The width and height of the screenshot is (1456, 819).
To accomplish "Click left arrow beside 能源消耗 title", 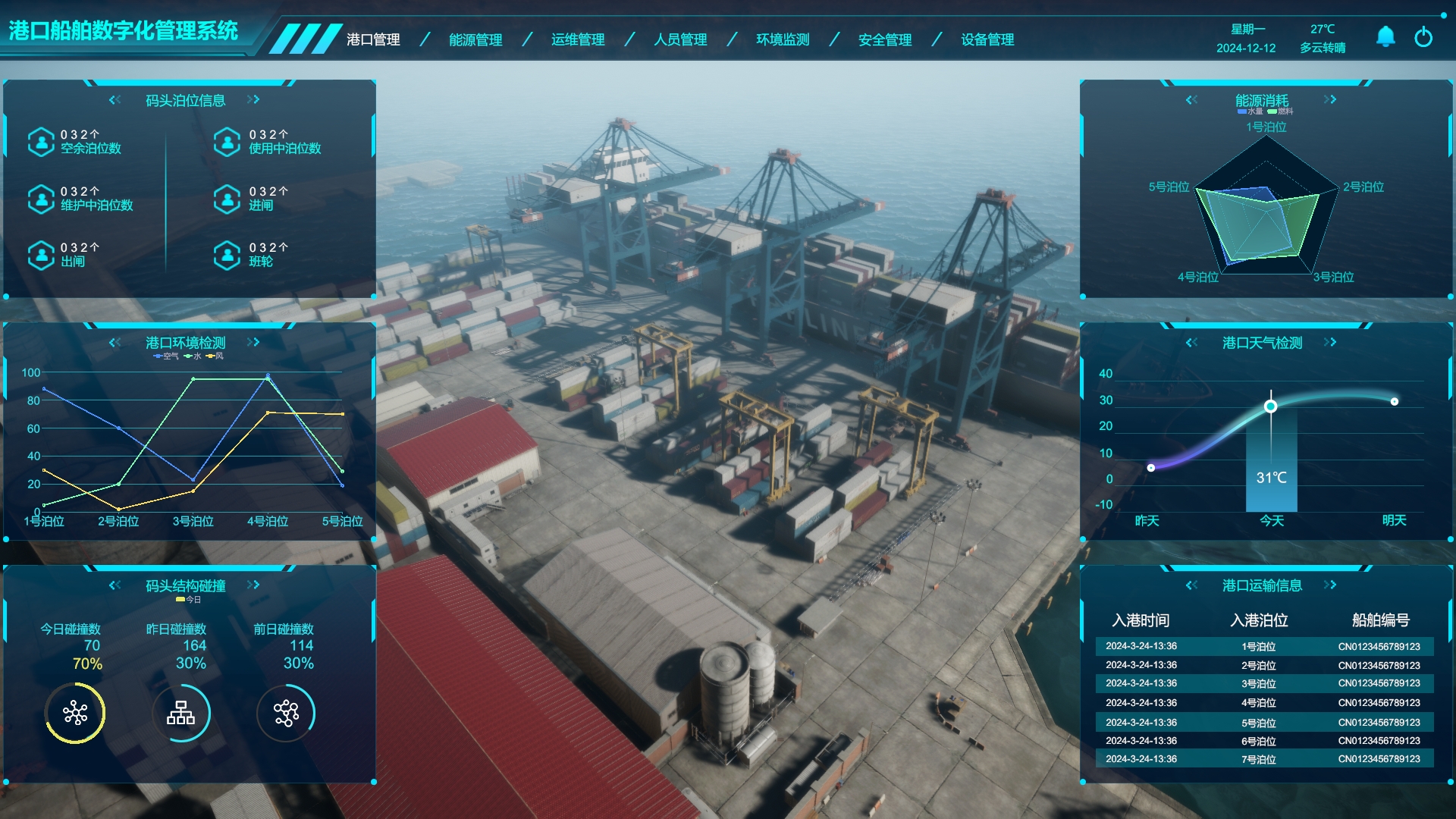I will point(1192,99).
